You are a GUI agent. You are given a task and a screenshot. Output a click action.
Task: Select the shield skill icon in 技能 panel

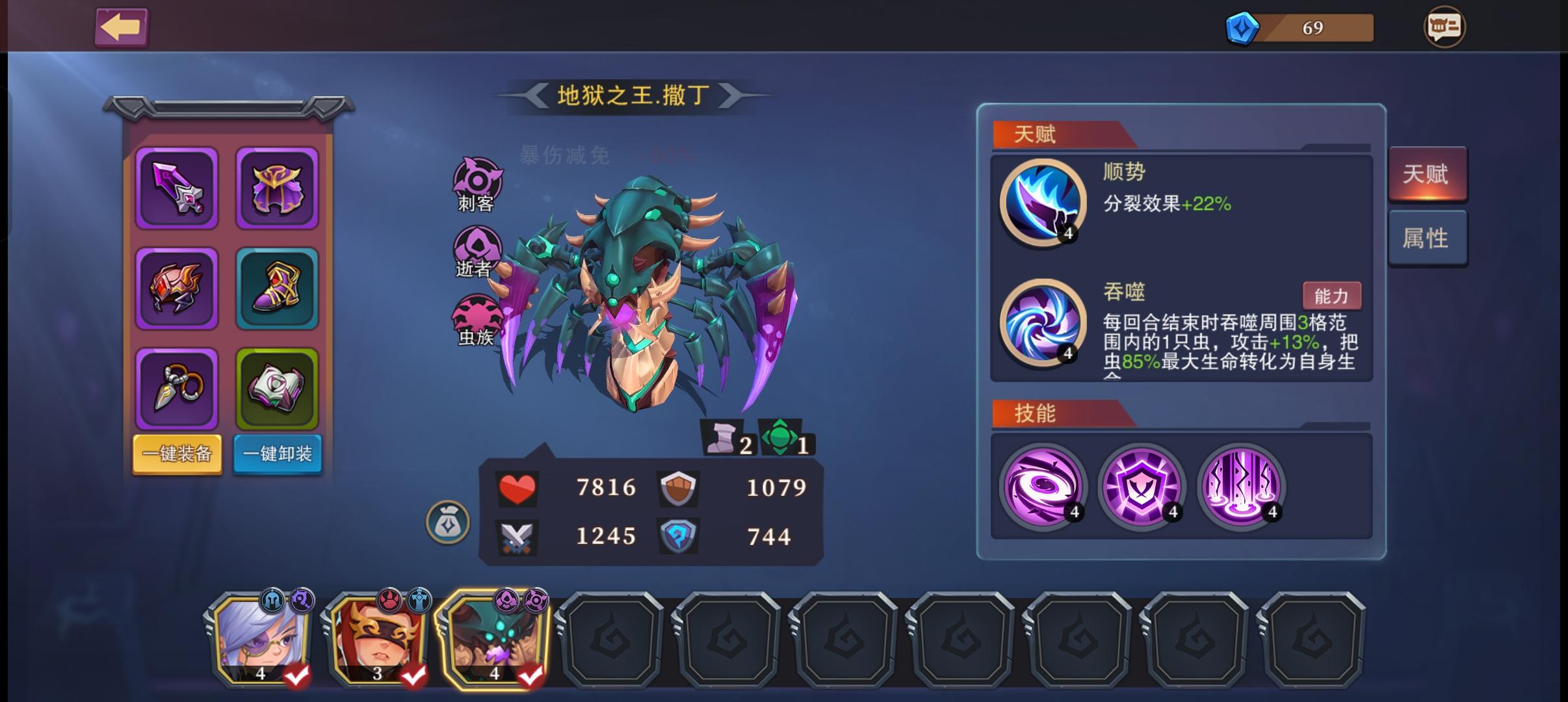tap(1142, 486)
